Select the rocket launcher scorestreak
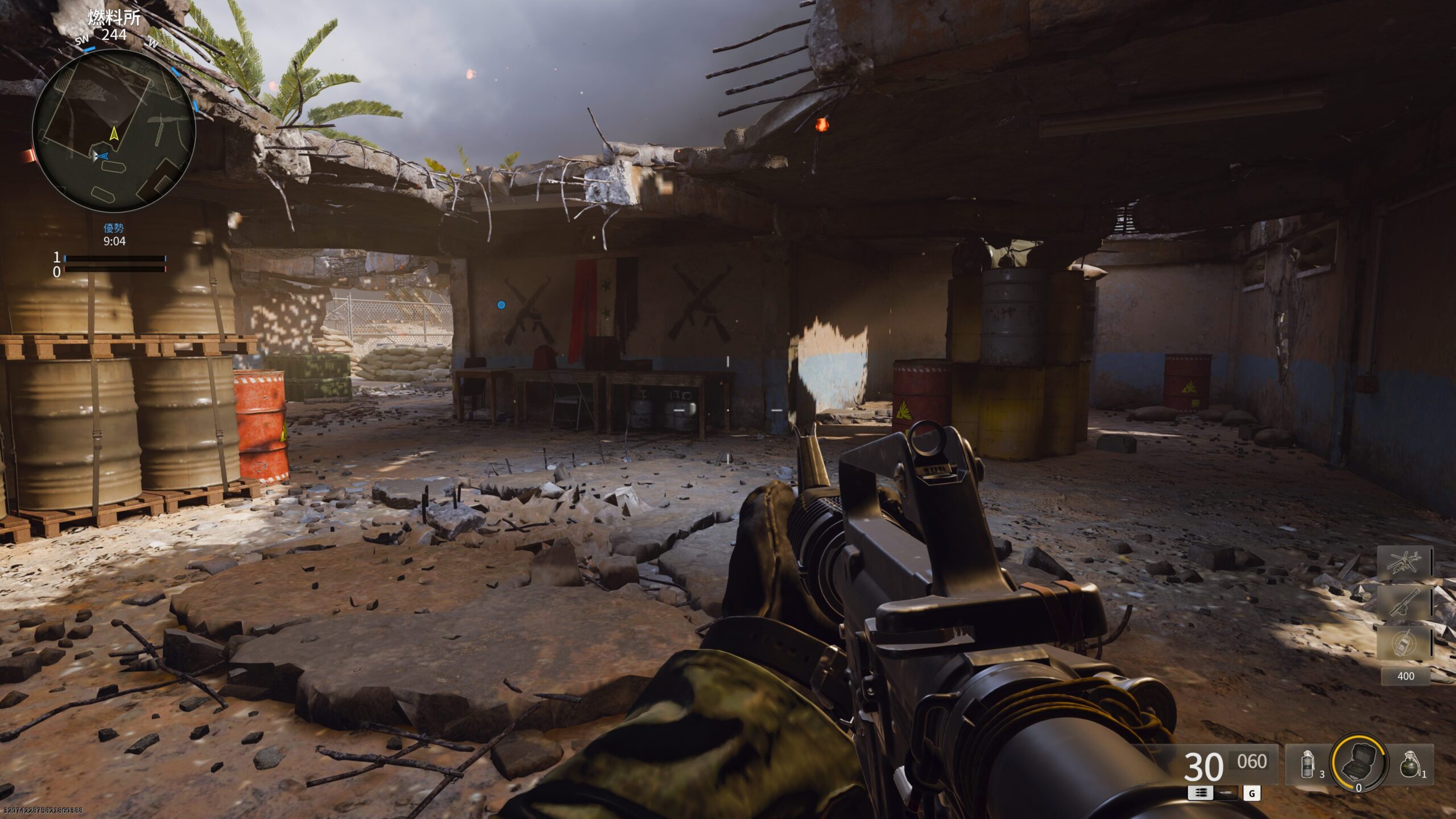The height and width of the screenshot is (819, 1456). (1404, 603)
